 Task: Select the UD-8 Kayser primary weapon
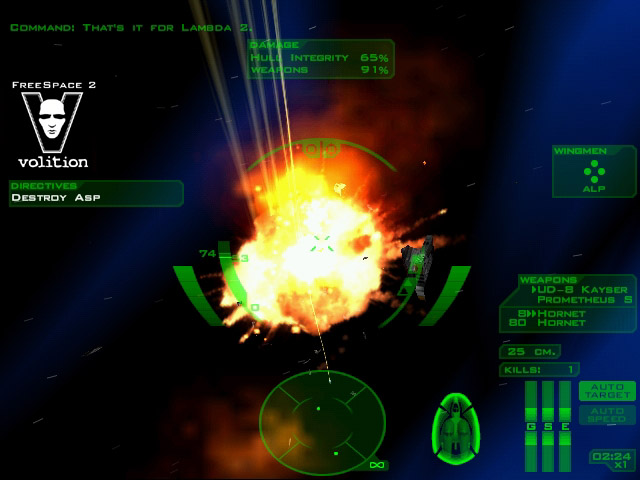tap(584, 287)
